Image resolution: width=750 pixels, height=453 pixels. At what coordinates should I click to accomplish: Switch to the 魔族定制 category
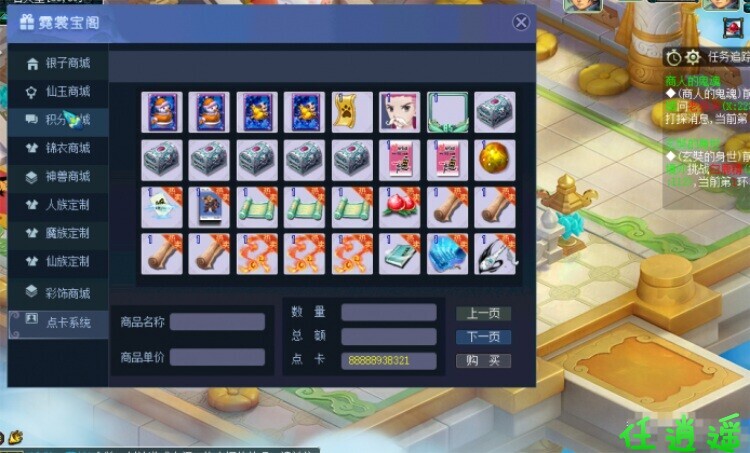pyautogui.click(x=58, y=233)
